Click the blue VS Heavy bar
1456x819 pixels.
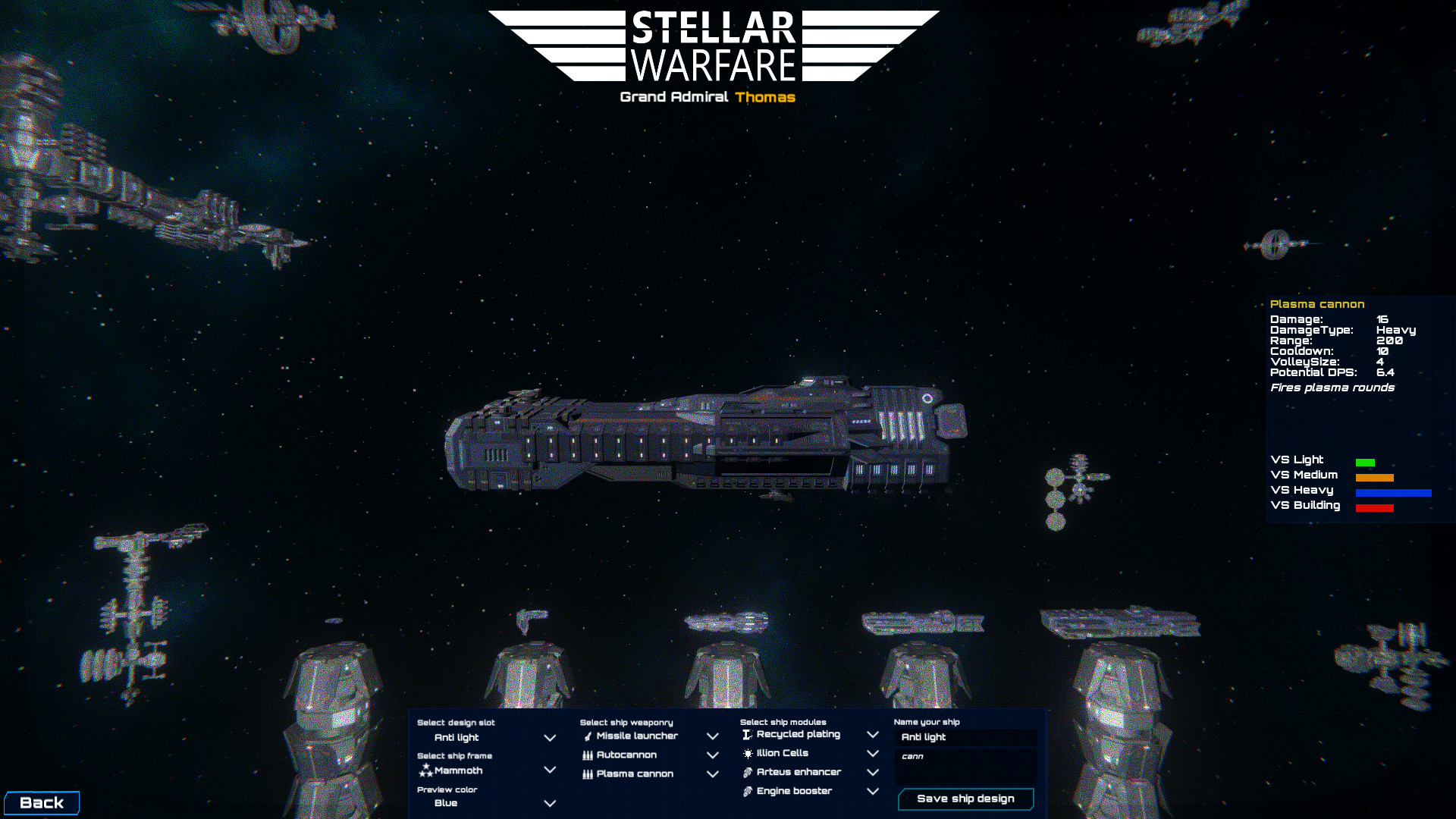click(x=1392, y=493)
